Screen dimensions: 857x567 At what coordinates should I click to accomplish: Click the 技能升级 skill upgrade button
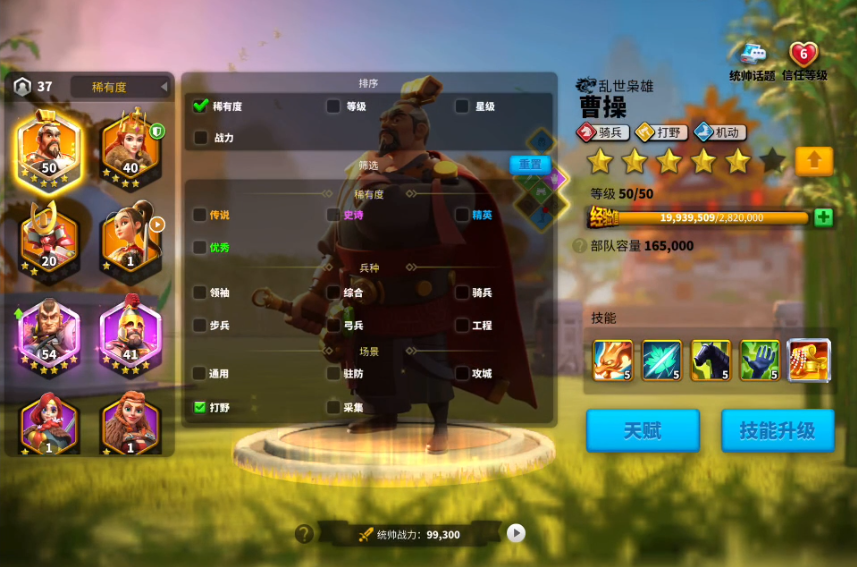click(x=777, y=430)
